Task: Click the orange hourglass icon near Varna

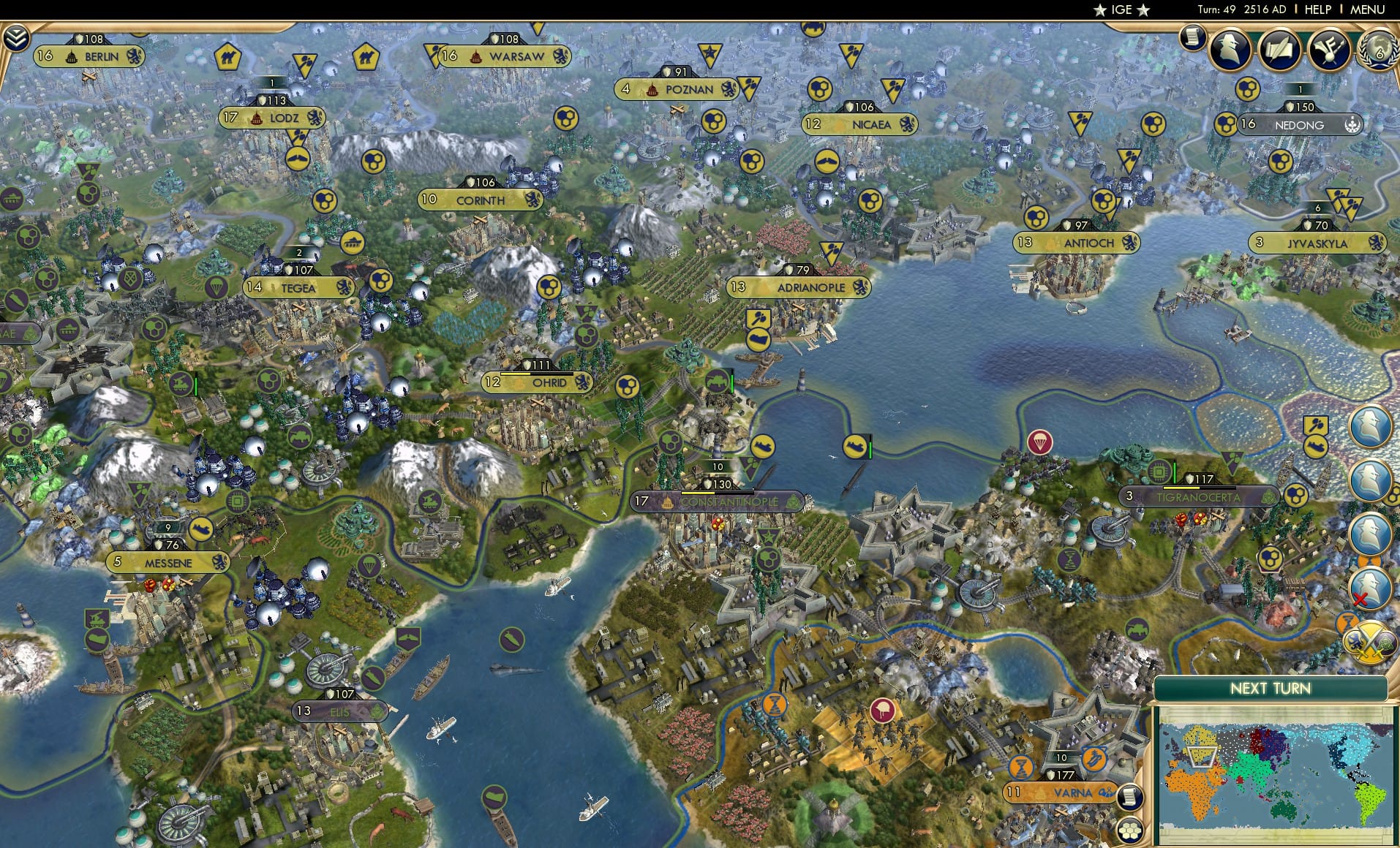Action: coord(1022,768)
